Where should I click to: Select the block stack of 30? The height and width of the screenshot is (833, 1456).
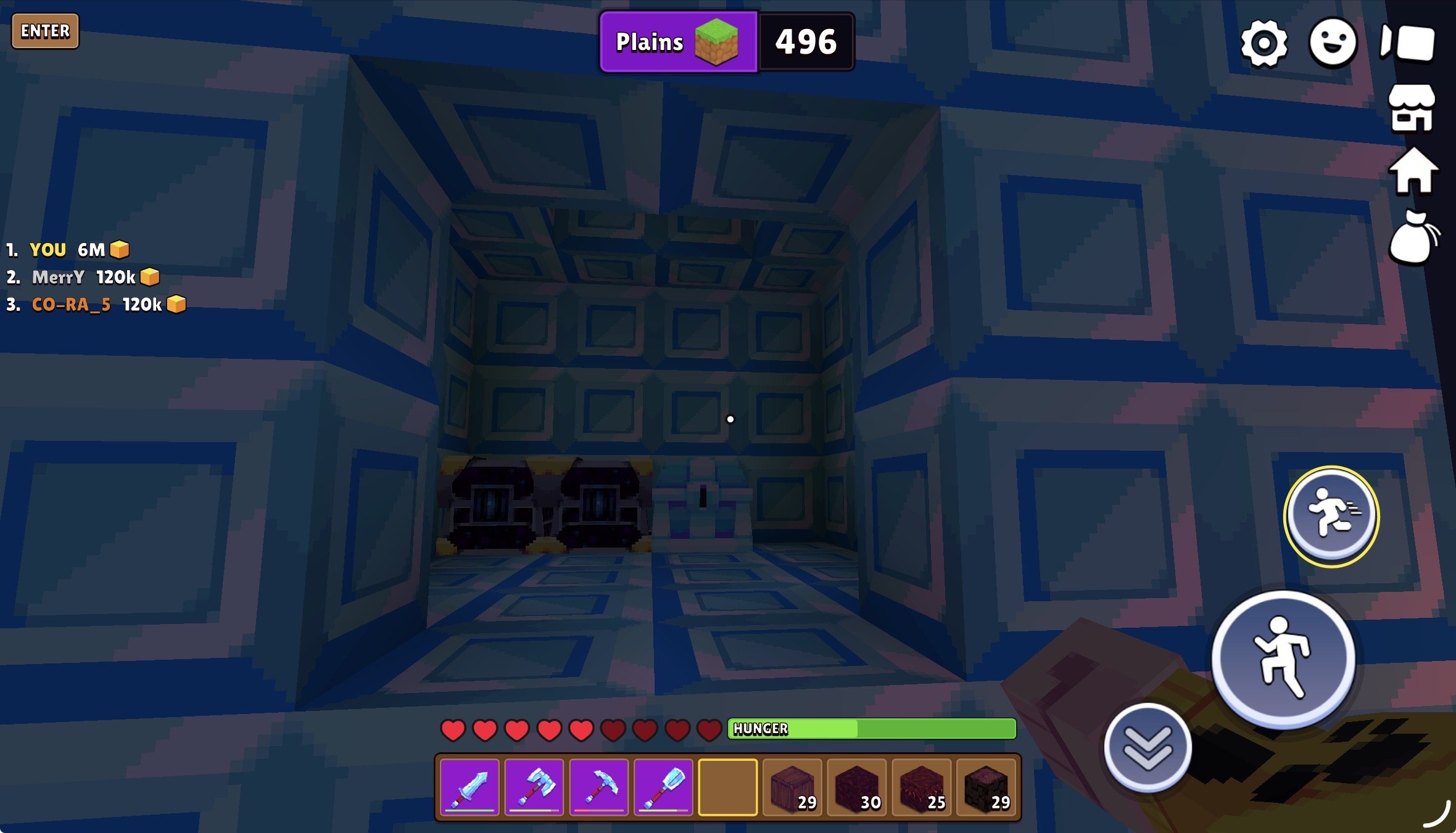pos(856,787)
